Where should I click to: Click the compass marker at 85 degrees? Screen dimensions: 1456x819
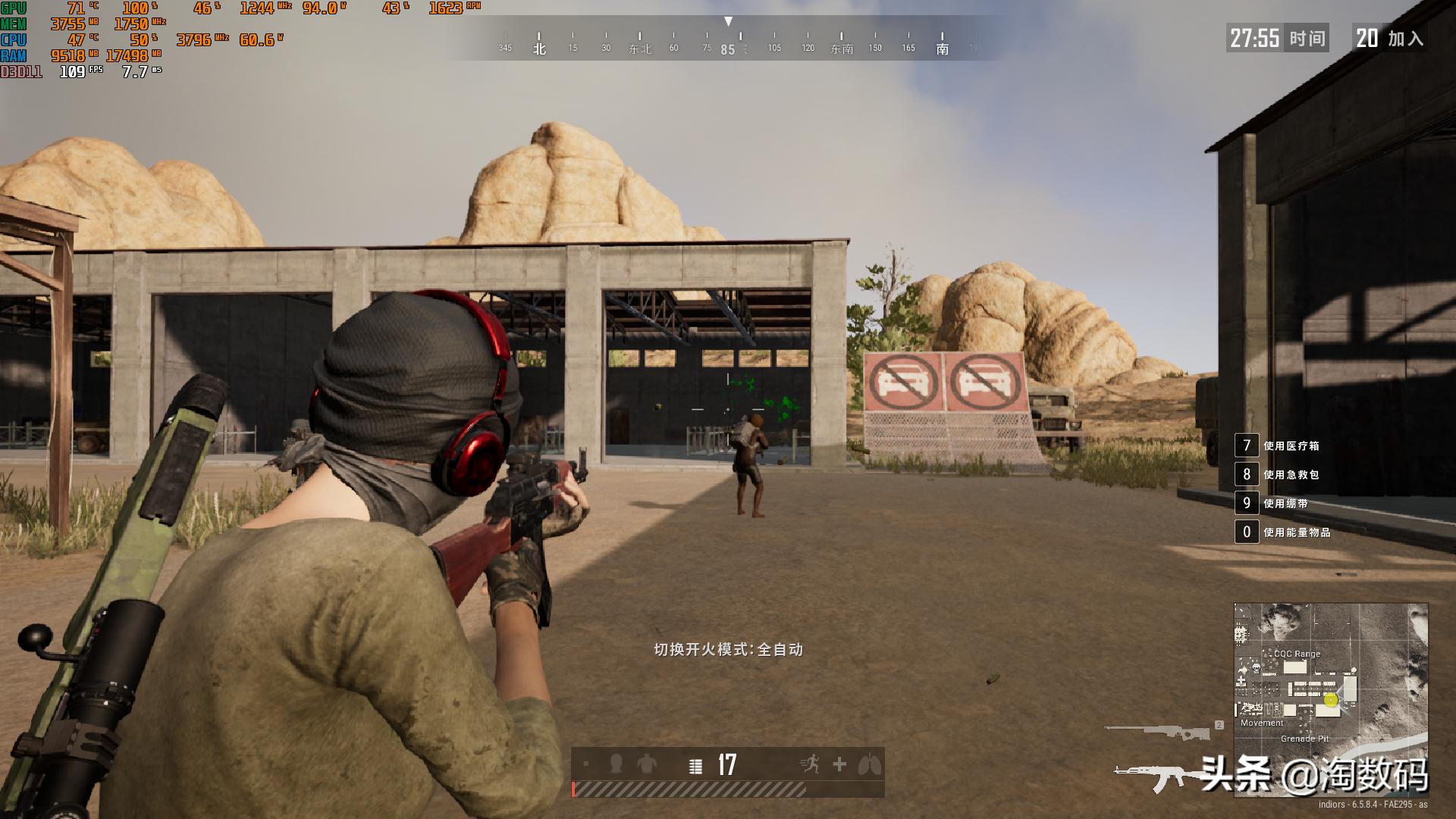coord(729,47)
